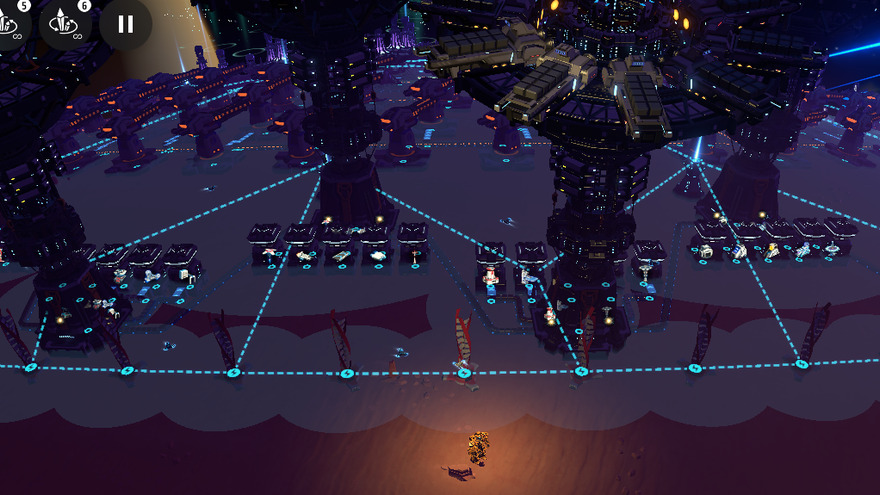Pause the game
The height and width of the screenshot is (495, 880).
coord(125,24)
